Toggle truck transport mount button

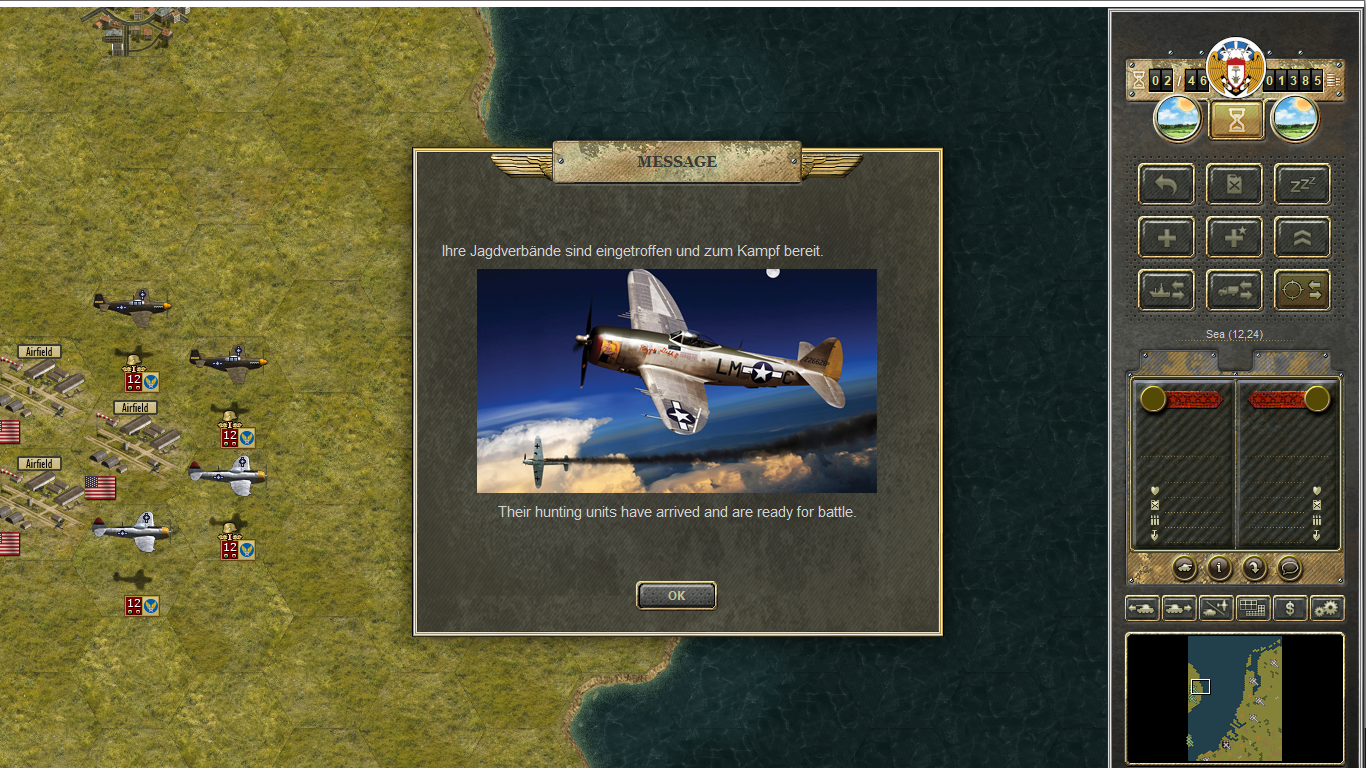[1234, 290]
